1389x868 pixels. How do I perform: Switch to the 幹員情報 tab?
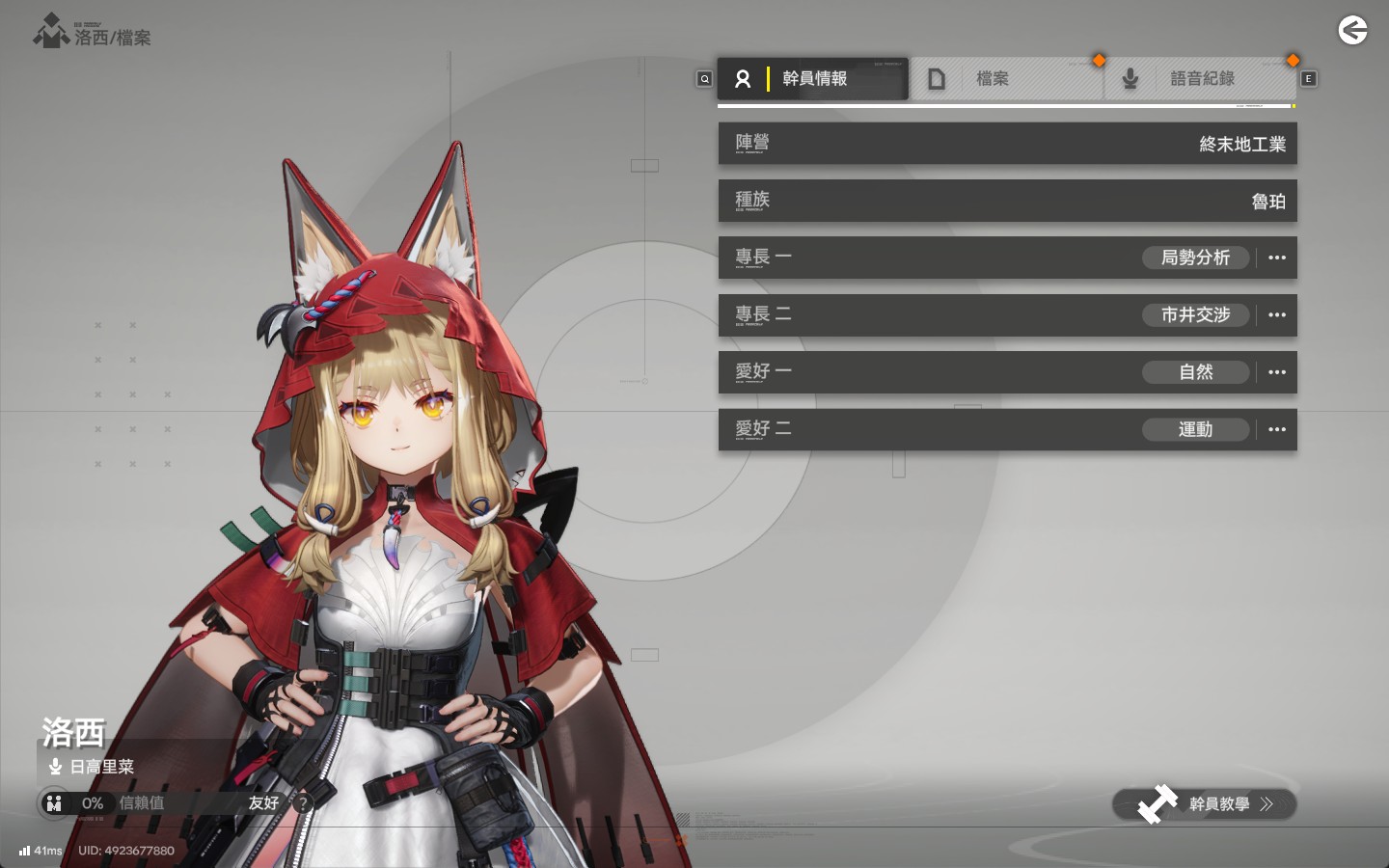(x=812, y=79)
